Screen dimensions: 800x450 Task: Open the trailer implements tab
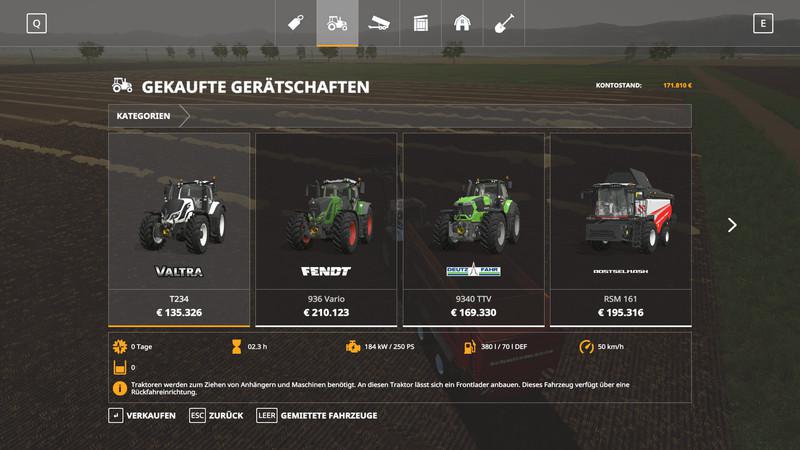point(379,23)
